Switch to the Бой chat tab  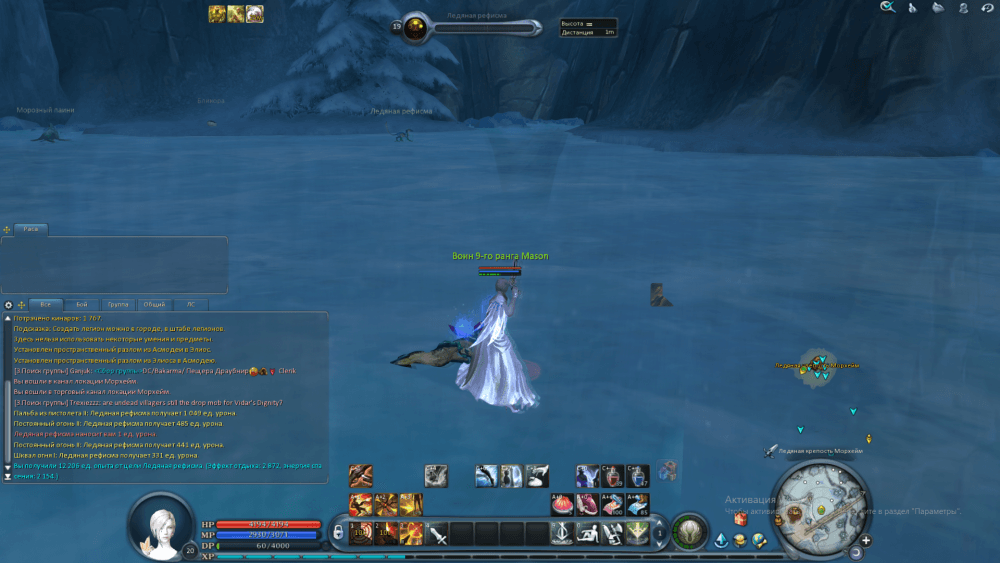click(81, 304)
